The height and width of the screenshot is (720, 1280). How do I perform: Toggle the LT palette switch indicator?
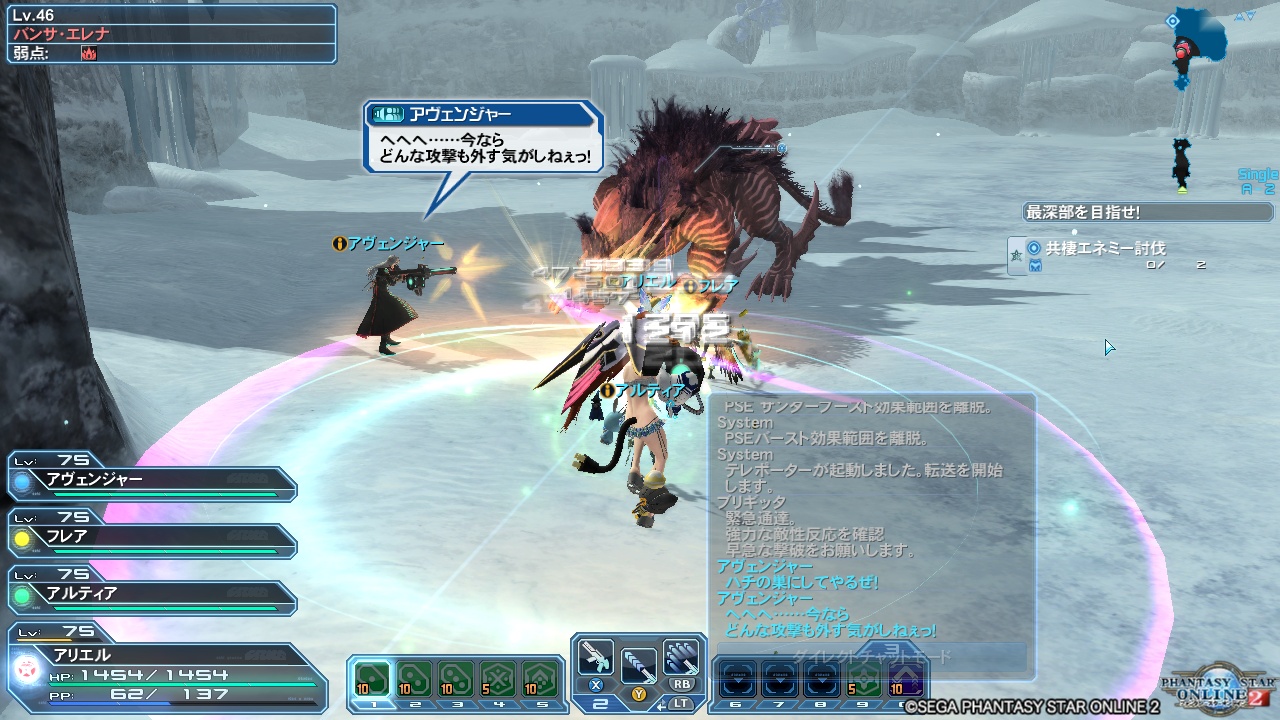(x=681, y=701)
